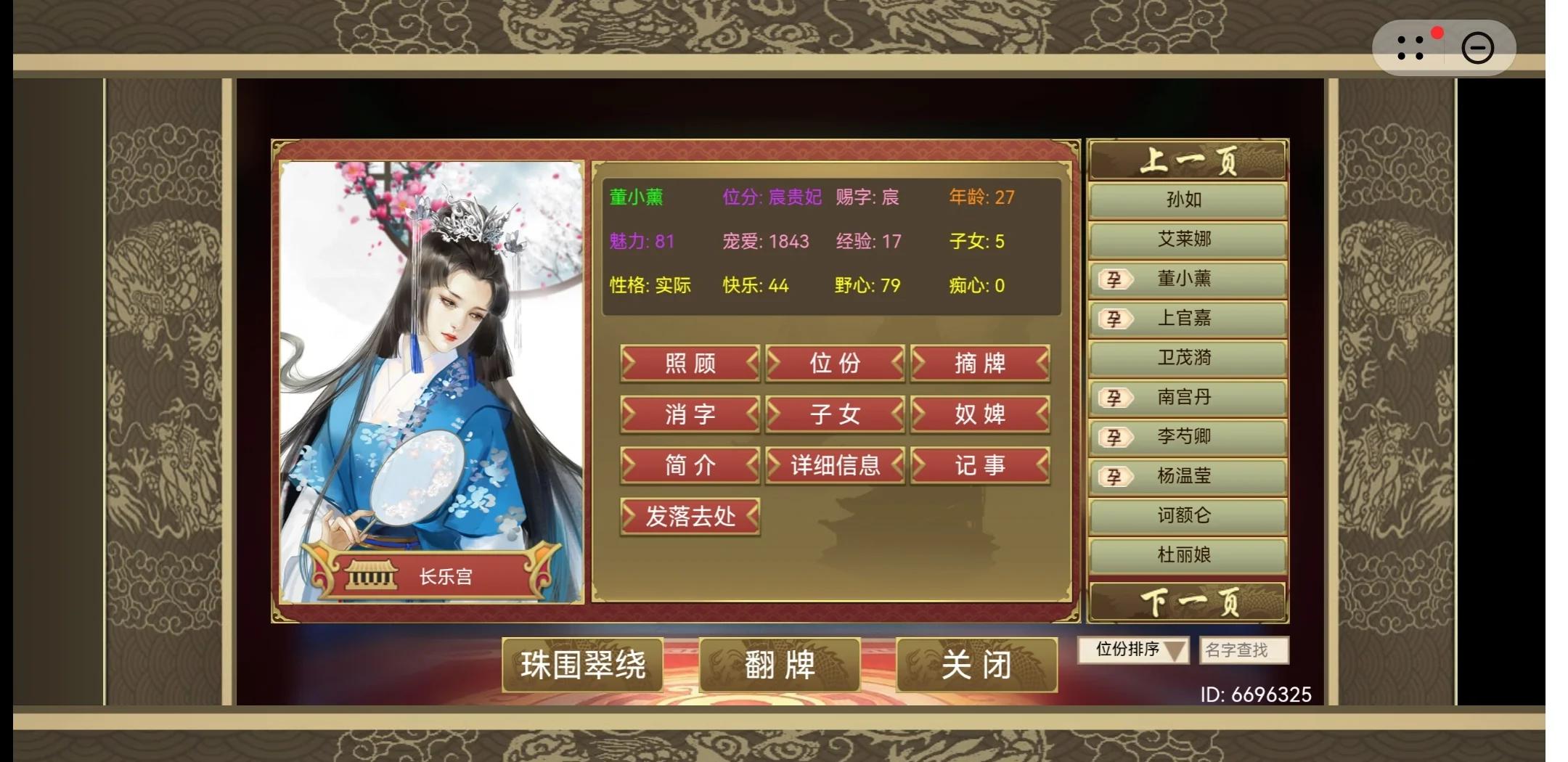Click the 子女 children button
This screenshot has width=1568, height=762.
836,414
